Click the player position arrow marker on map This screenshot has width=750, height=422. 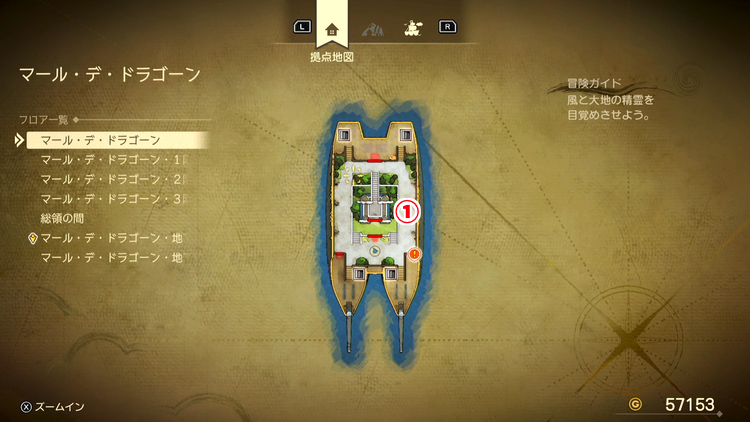click(374, 252)
